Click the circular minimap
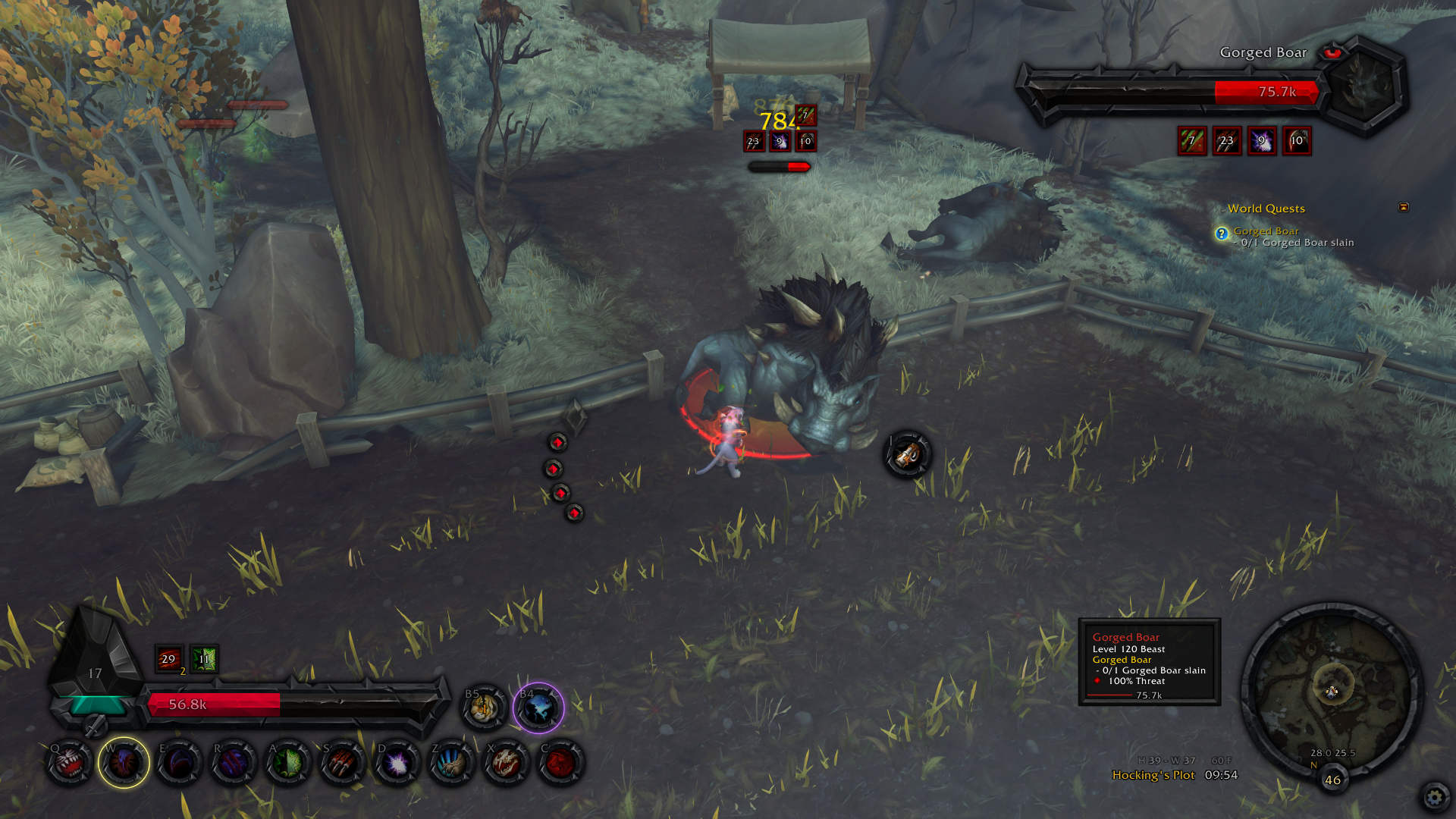 click(1332, 692)
